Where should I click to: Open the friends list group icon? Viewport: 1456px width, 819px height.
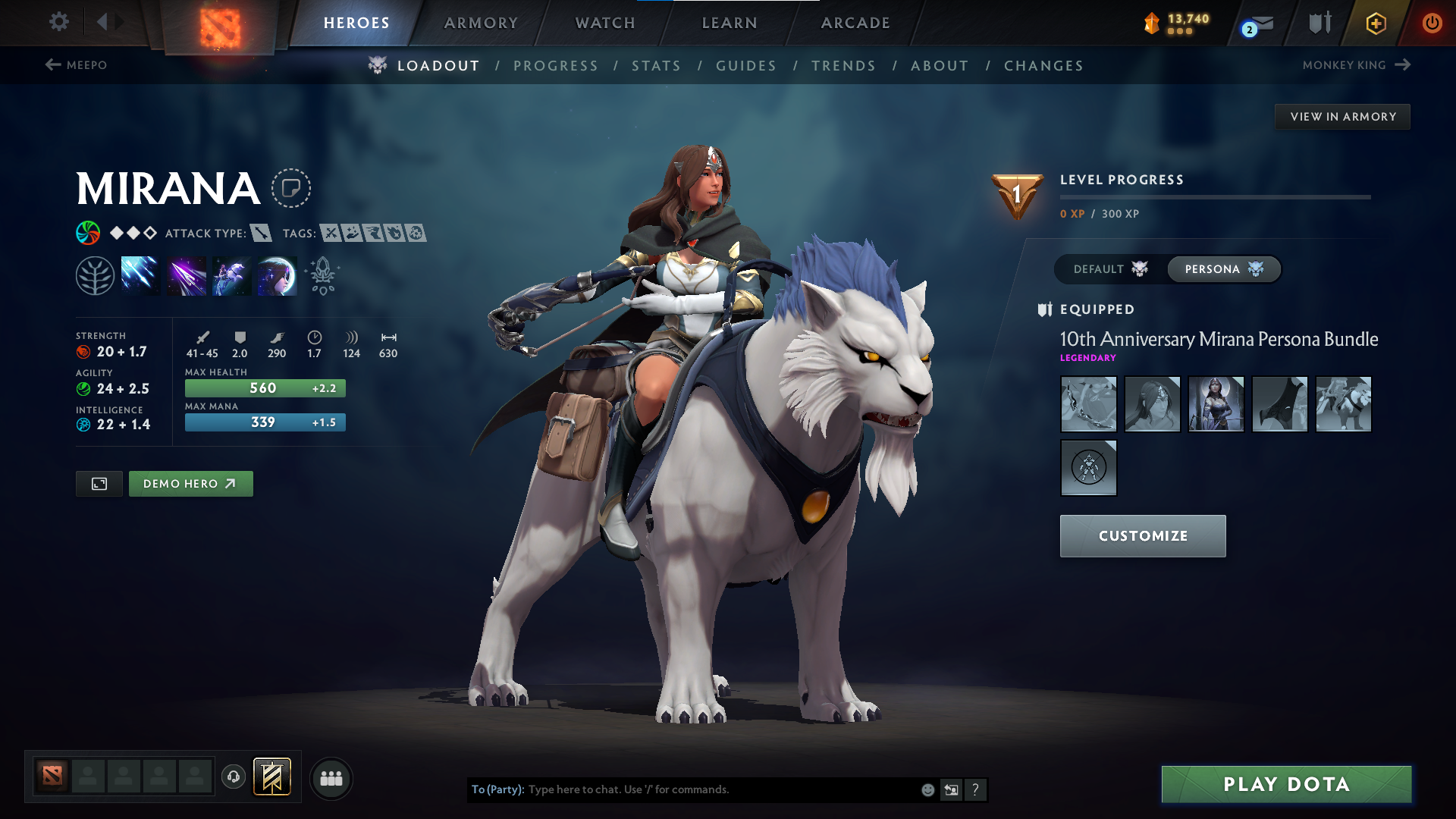[x=331, y=777]
